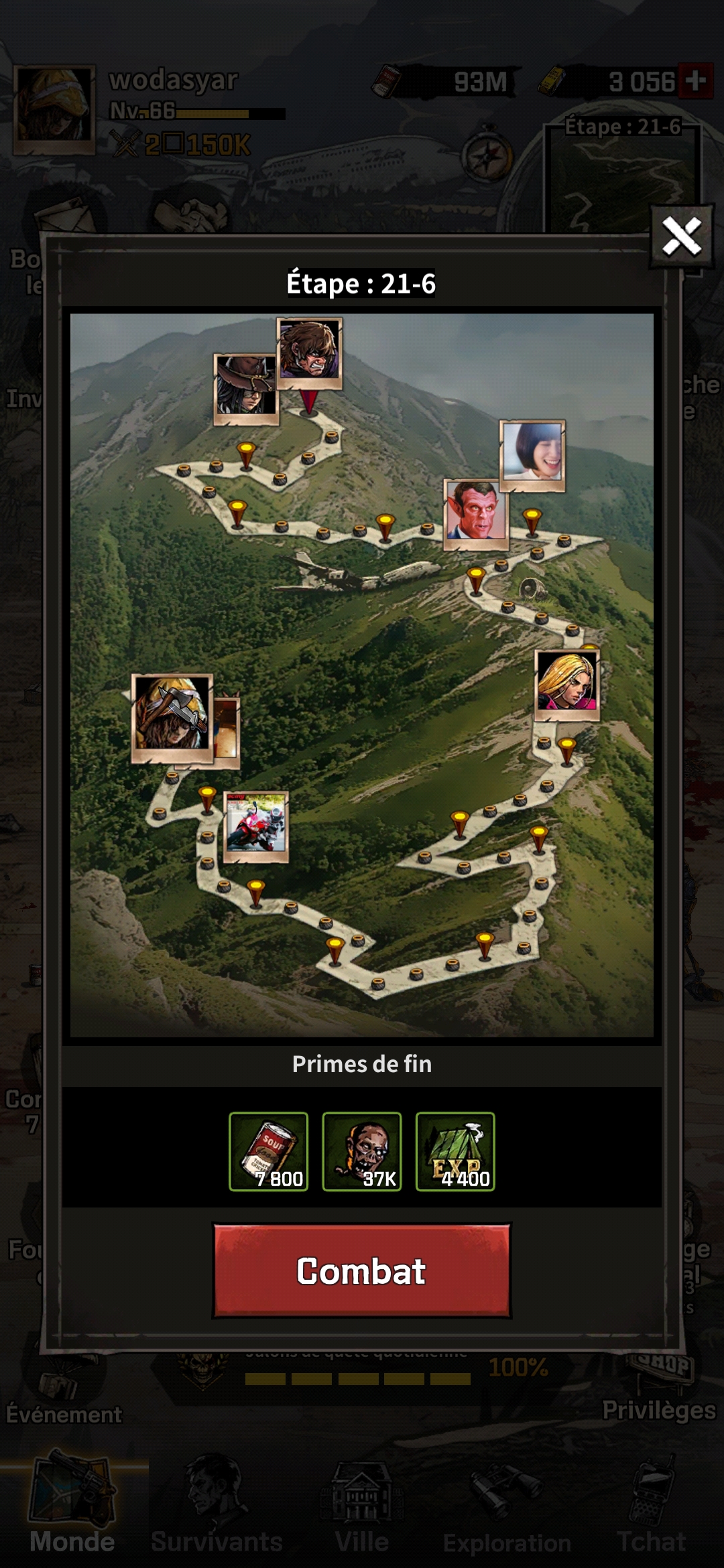This screenshot has width=724, height=1568.
Task: Select the red-faced man portrait on the map
Action: pos(476,514)
